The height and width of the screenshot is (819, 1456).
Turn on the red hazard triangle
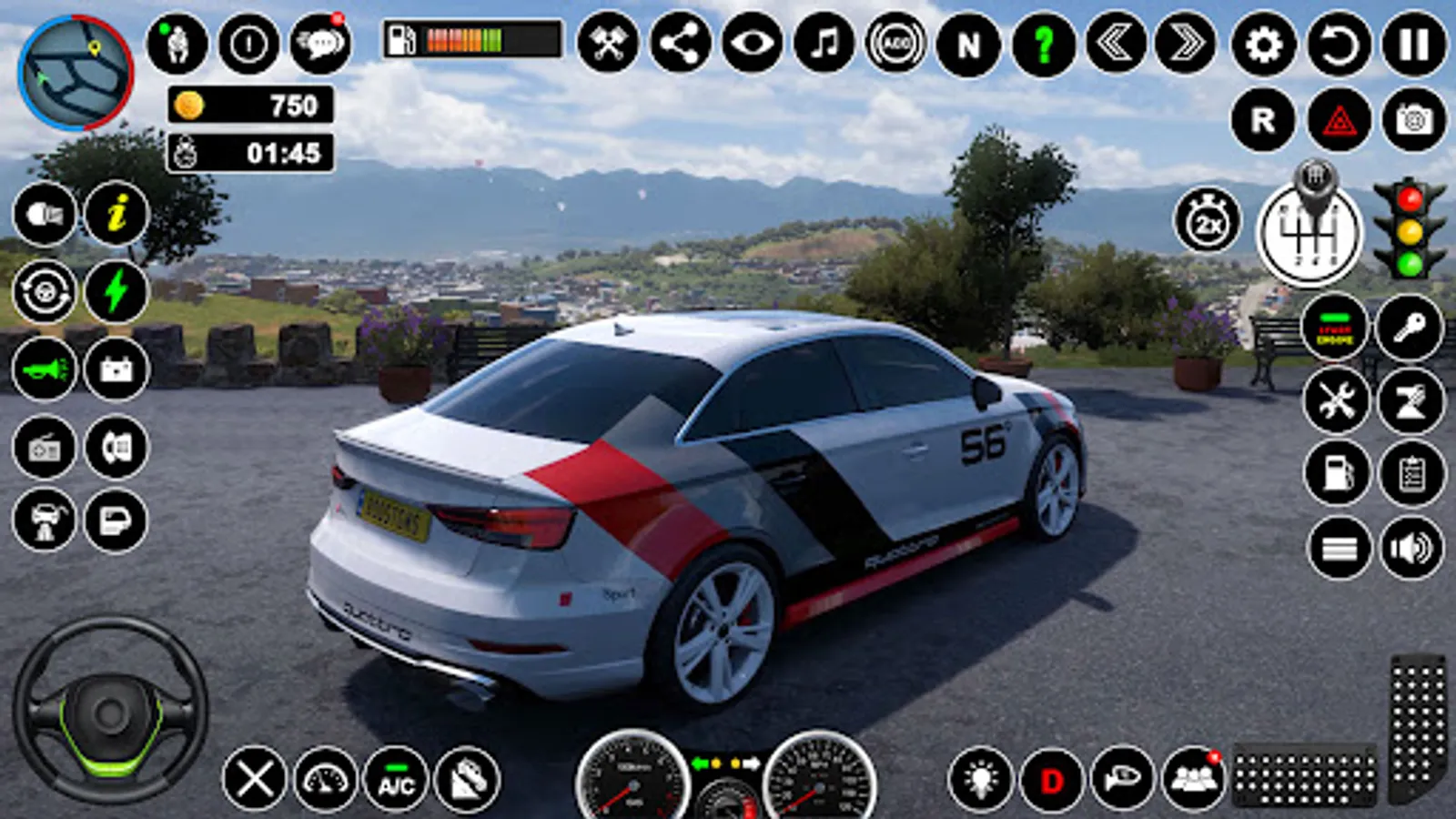(x=1339, y=120)
